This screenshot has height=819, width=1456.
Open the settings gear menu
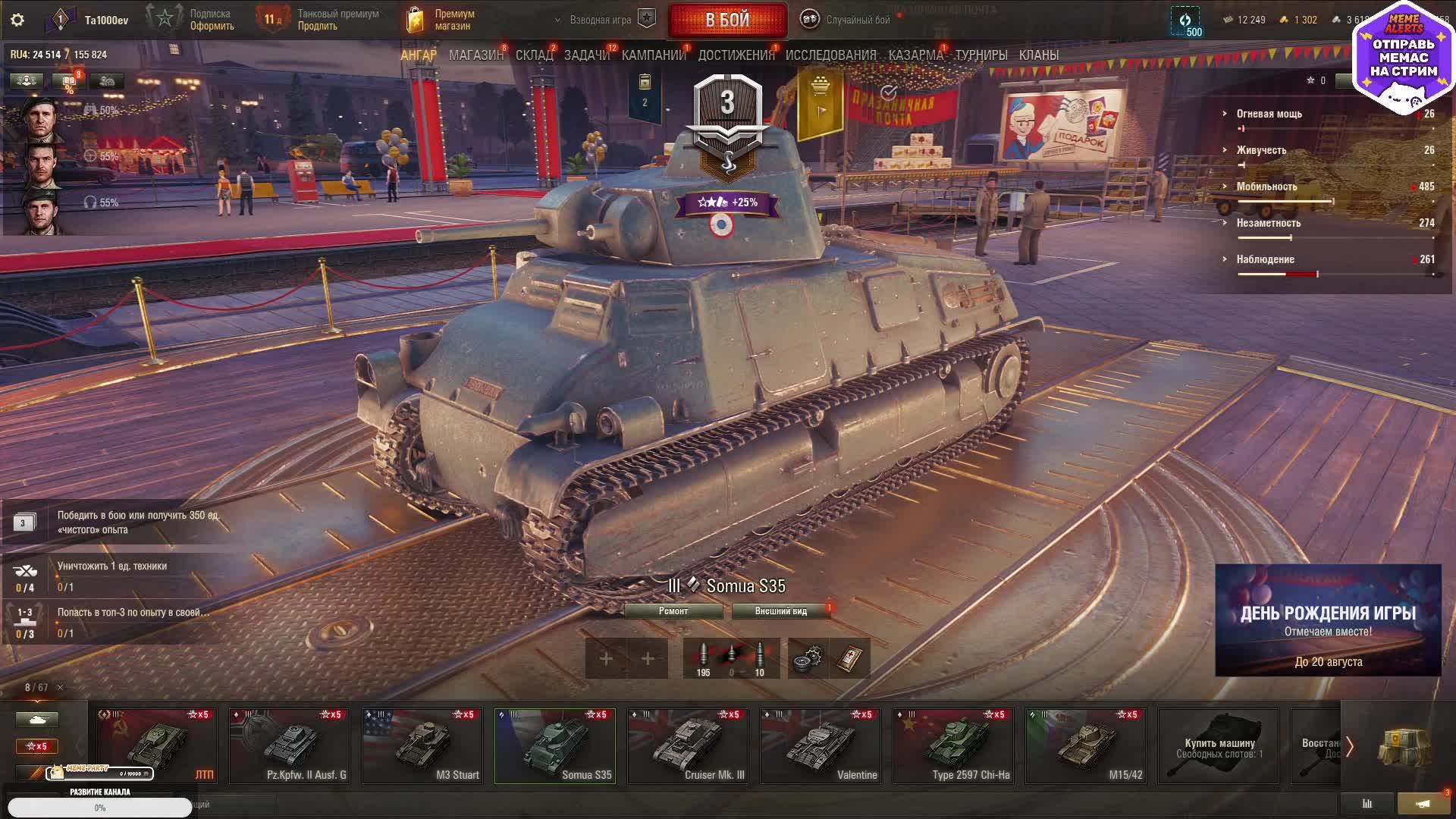[17, 20]
